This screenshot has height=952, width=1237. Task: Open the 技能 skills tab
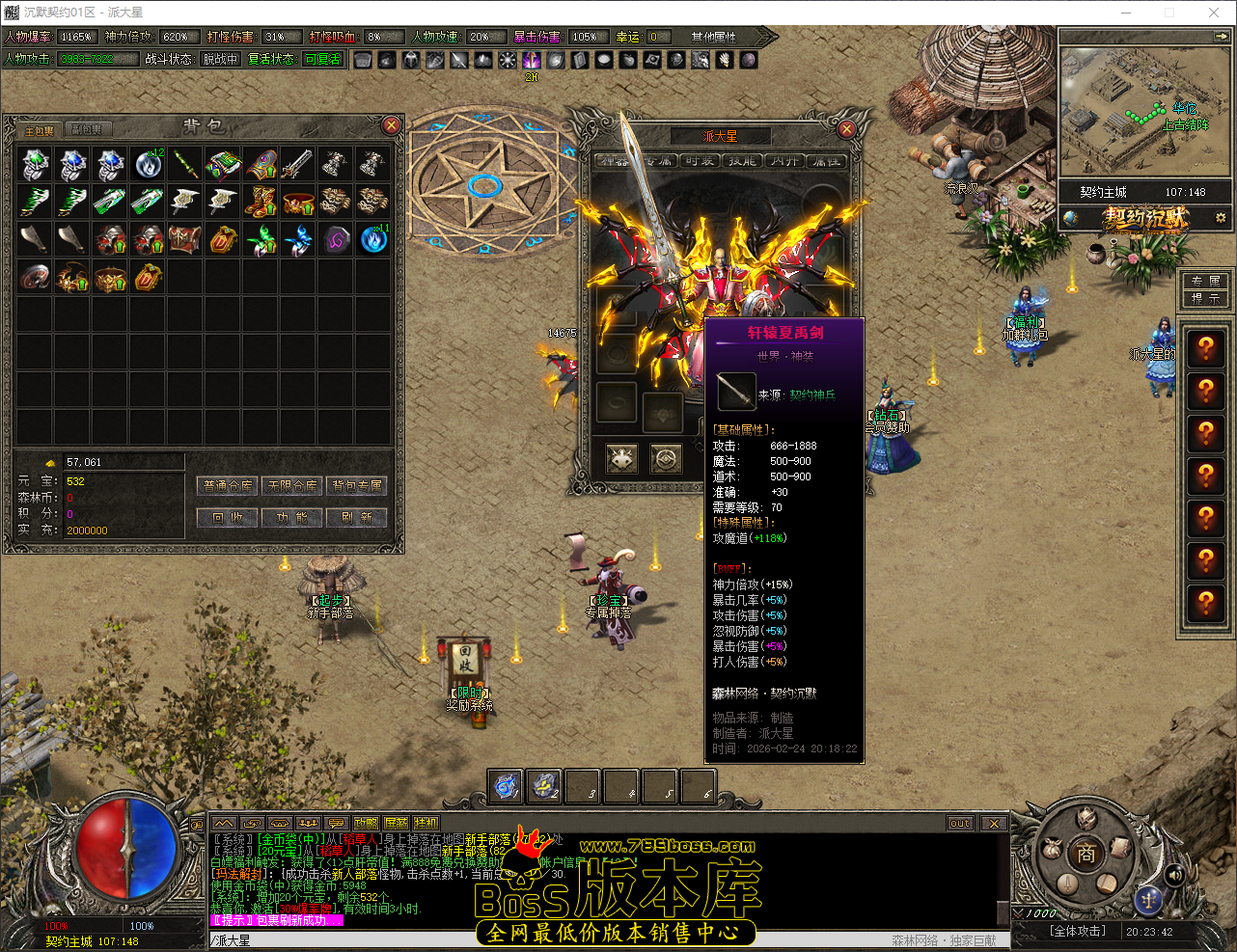point(742,161)
